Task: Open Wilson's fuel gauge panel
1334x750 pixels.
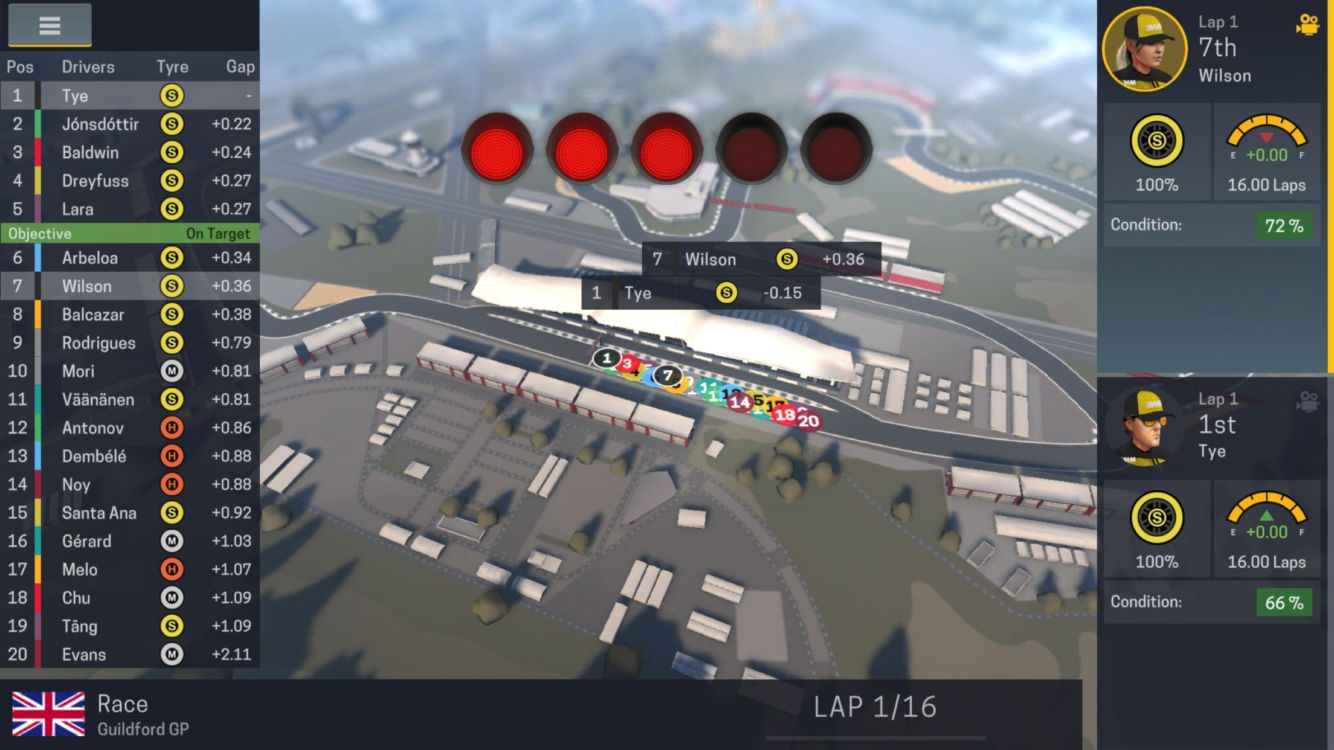Action: [1266, 152]
